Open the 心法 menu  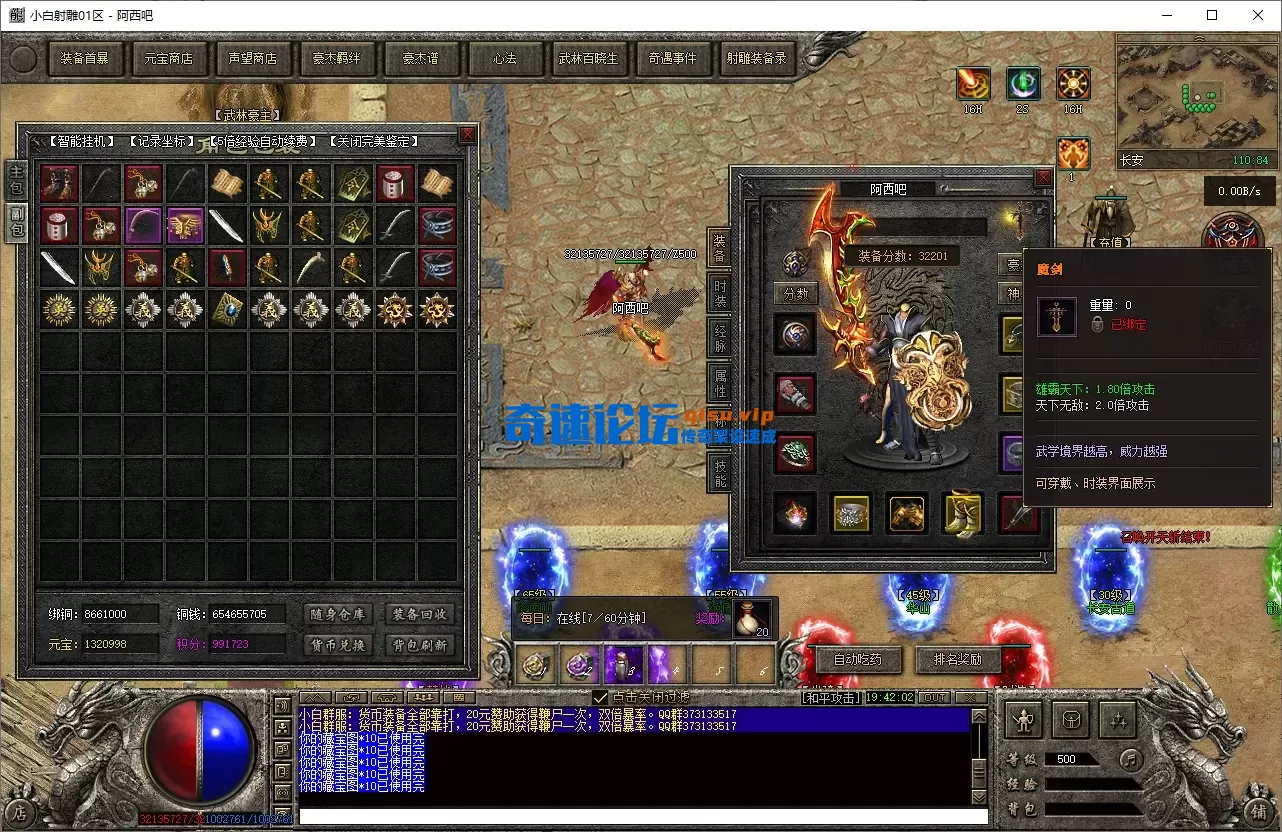pos(504,59)
